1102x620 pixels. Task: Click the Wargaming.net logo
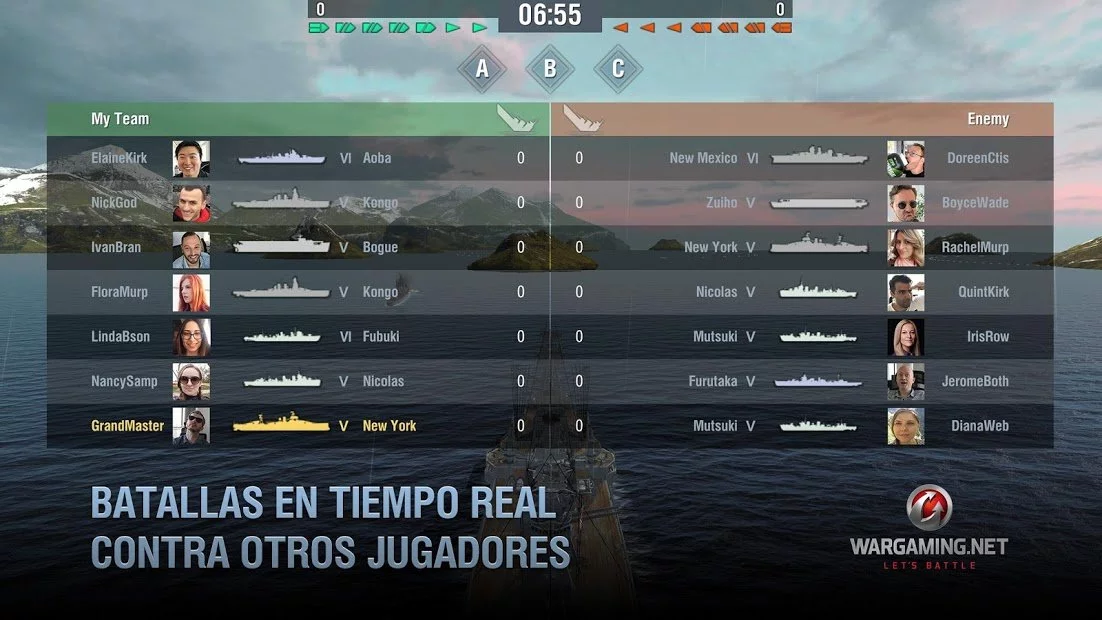928,528
